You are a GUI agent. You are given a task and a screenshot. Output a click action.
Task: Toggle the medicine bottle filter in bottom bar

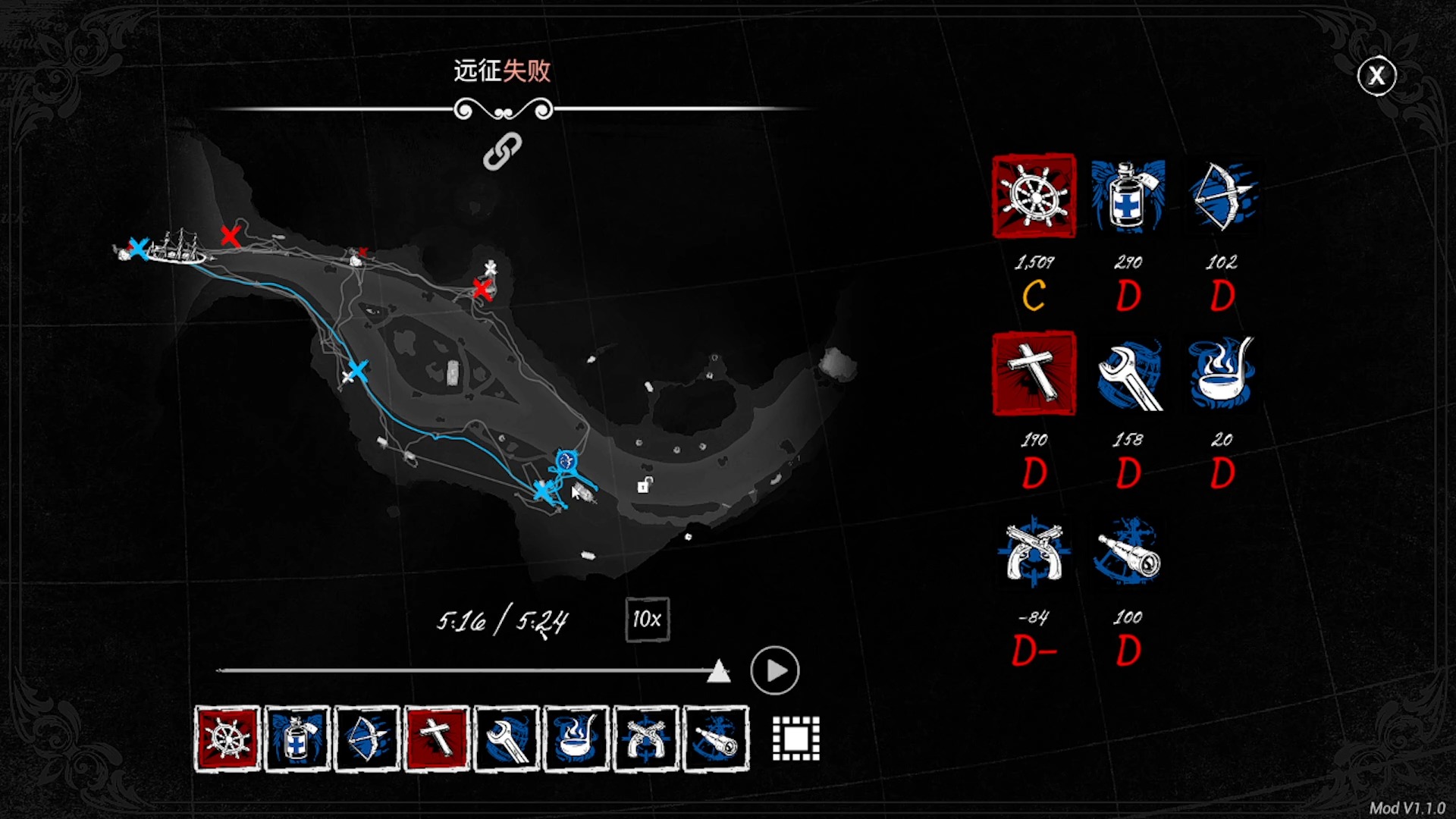(x=297, y=739)
